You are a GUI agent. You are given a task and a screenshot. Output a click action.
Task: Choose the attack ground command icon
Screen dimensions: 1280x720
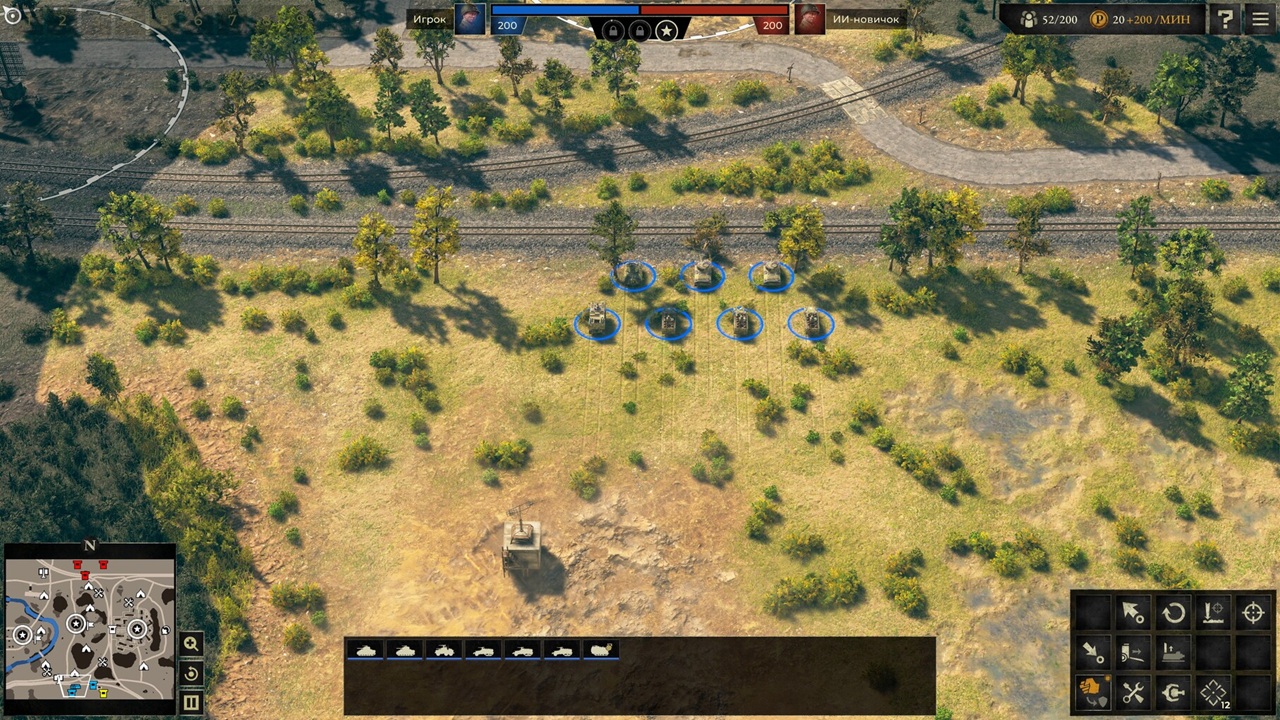[x=1213, y=612]
